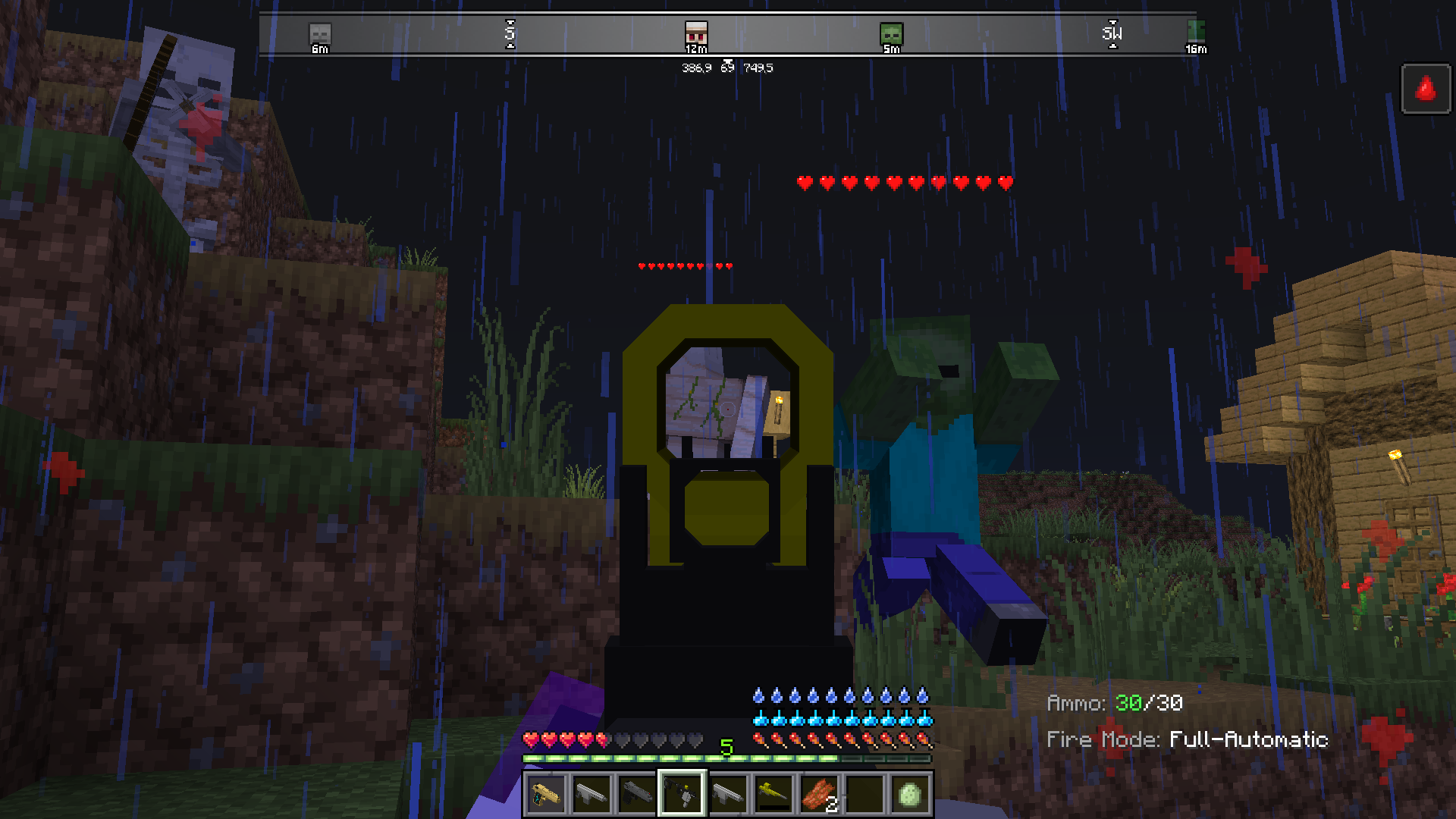Toggle fire mode by clicking Full-Automatic
Screen dimensions: 1456x819
[1248, 739]
